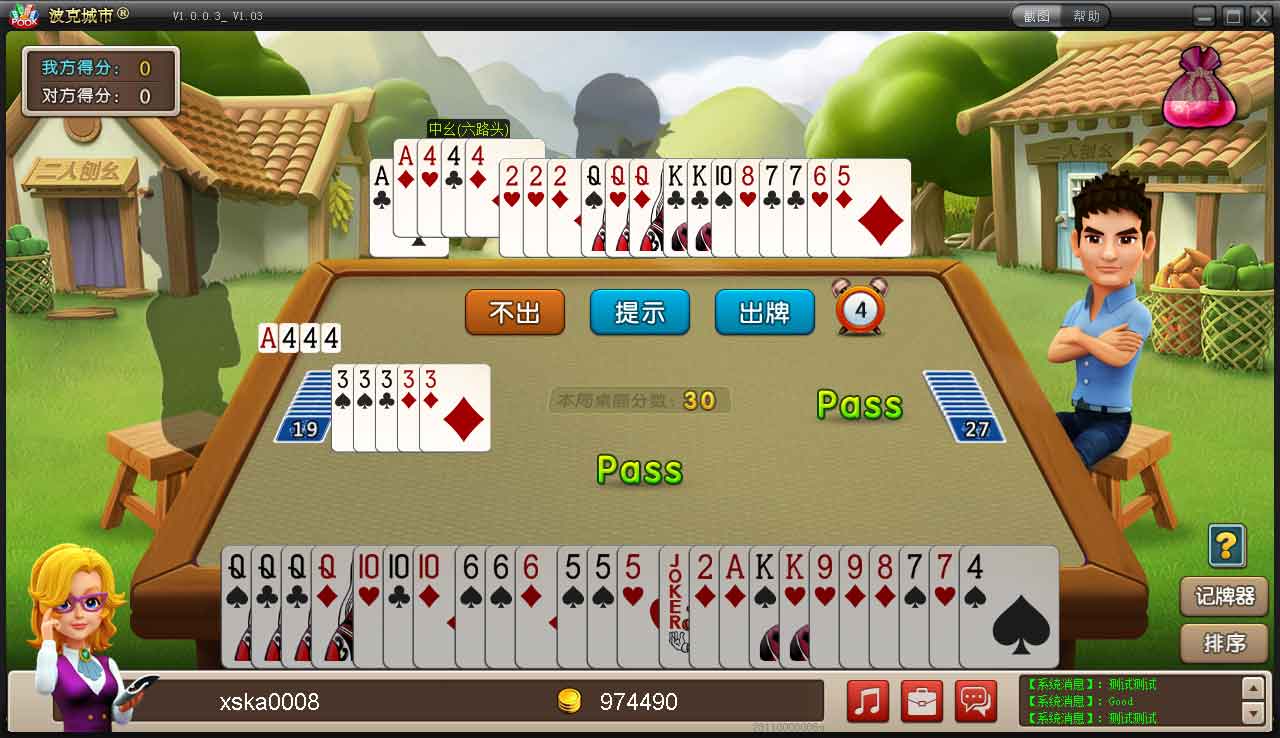Click the 不出 pass button
This screenshot has width=1280, height=738.
(x=515, y=312)
